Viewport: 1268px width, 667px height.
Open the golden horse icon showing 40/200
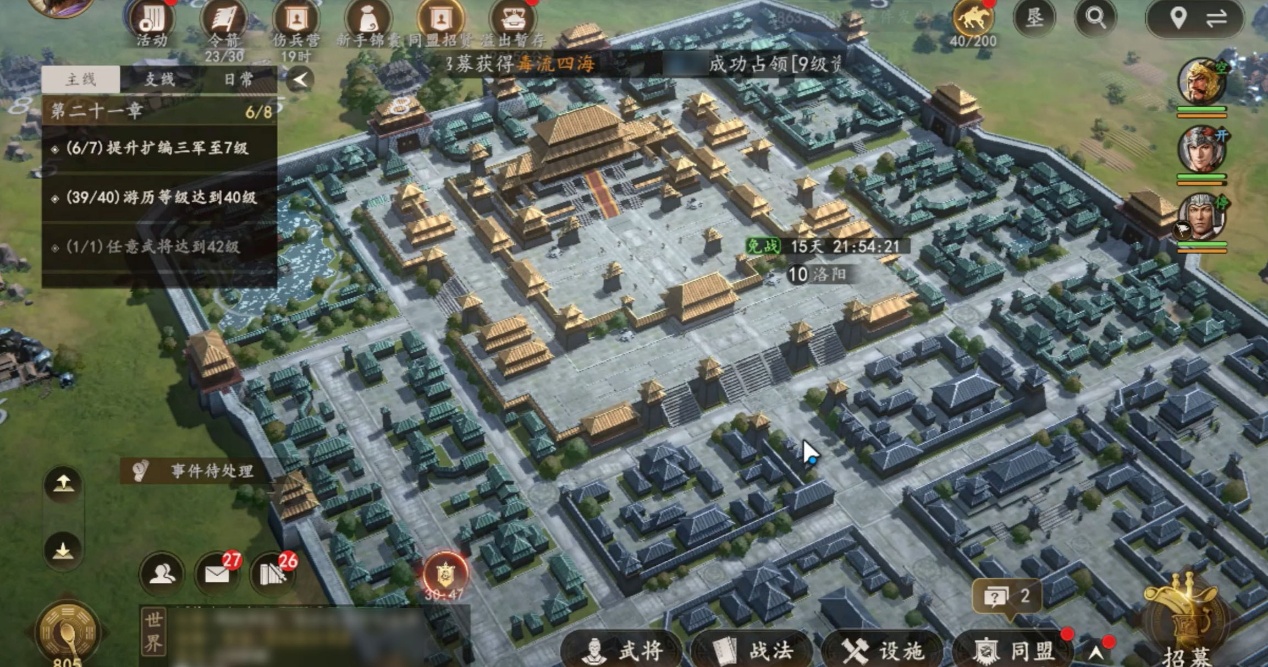972,20
